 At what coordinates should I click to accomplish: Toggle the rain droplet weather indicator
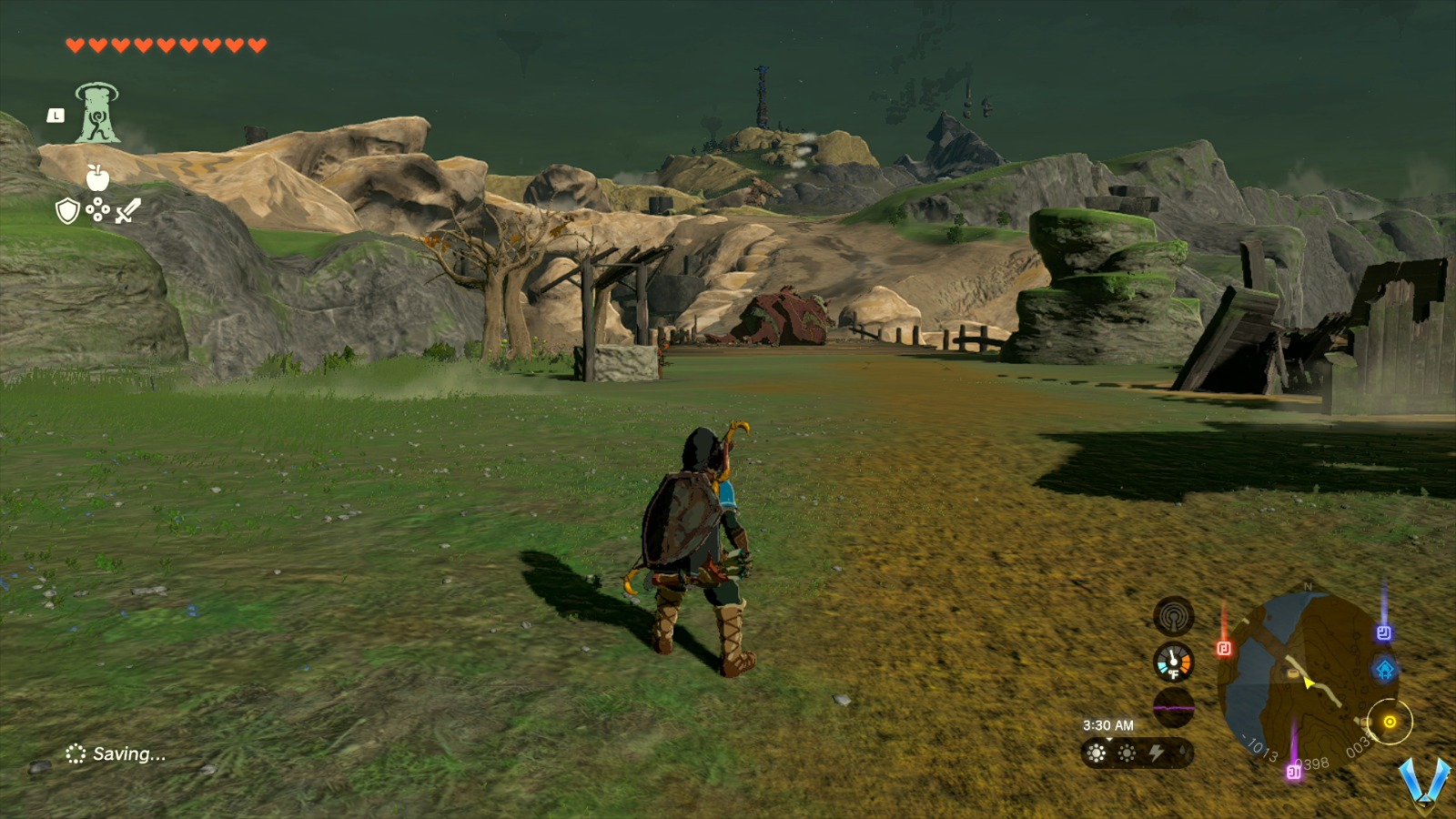pyautogui.click(x=1185, y=751)
